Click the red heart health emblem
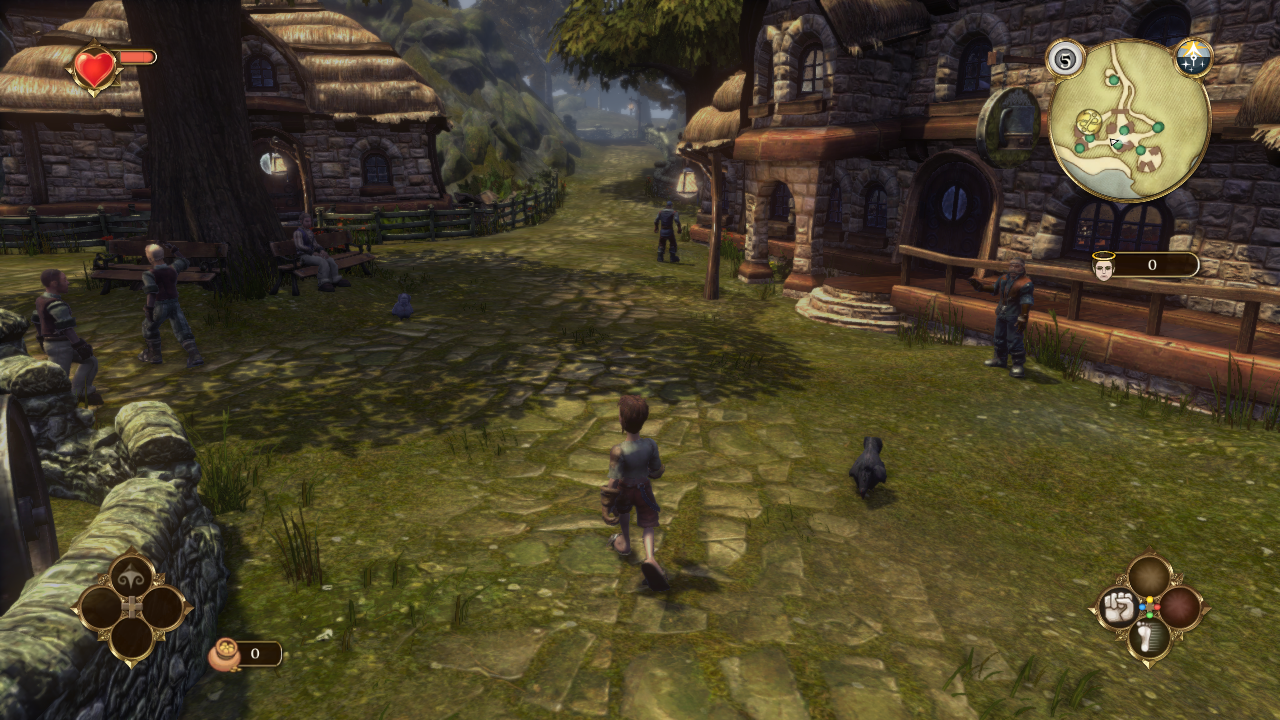The image size is (1280, 720). tap(95, 68)
